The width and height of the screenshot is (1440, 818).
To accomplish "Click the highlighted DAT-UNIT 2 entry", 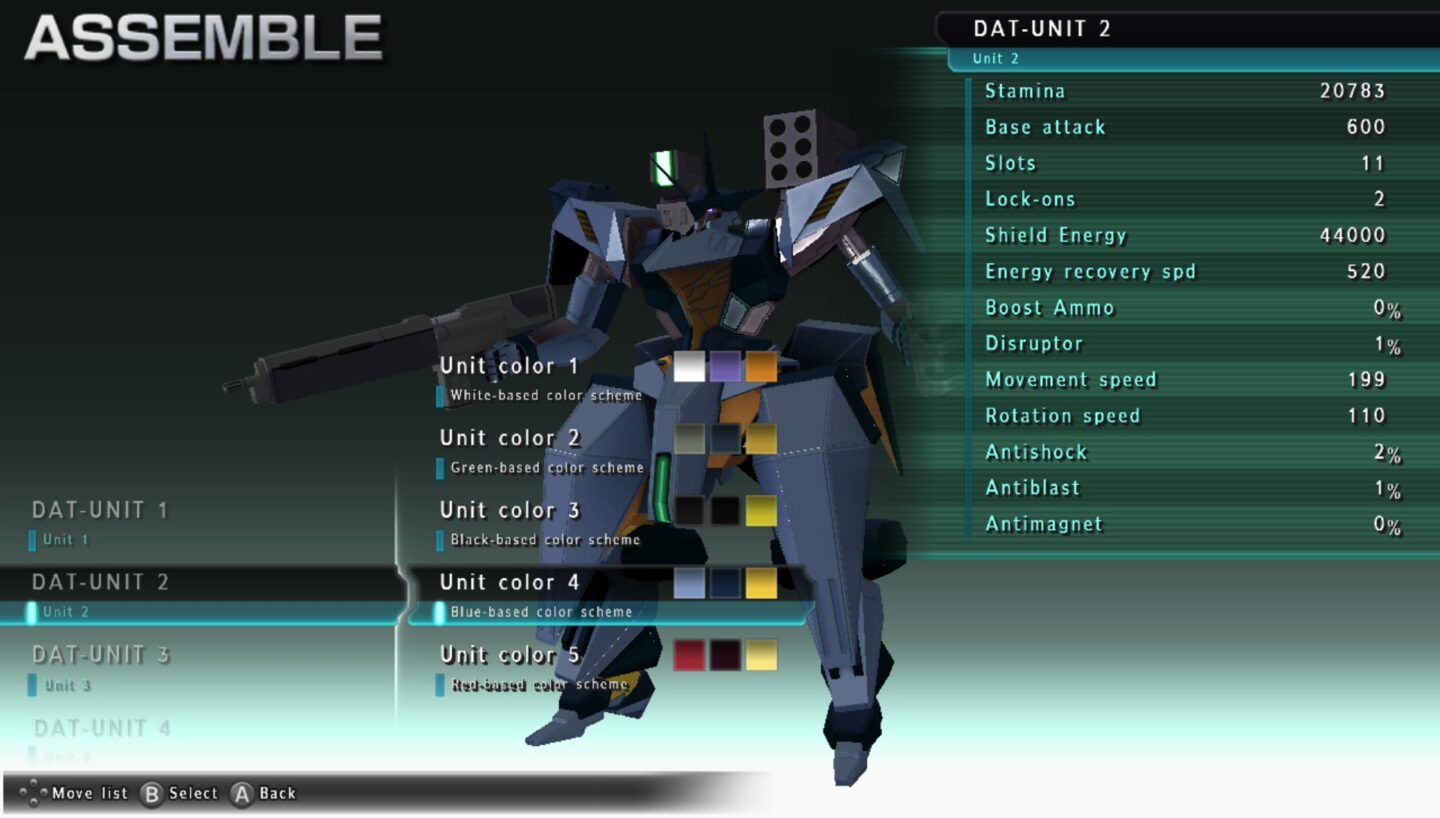I will pyautogui.click(x=100, y=583).
